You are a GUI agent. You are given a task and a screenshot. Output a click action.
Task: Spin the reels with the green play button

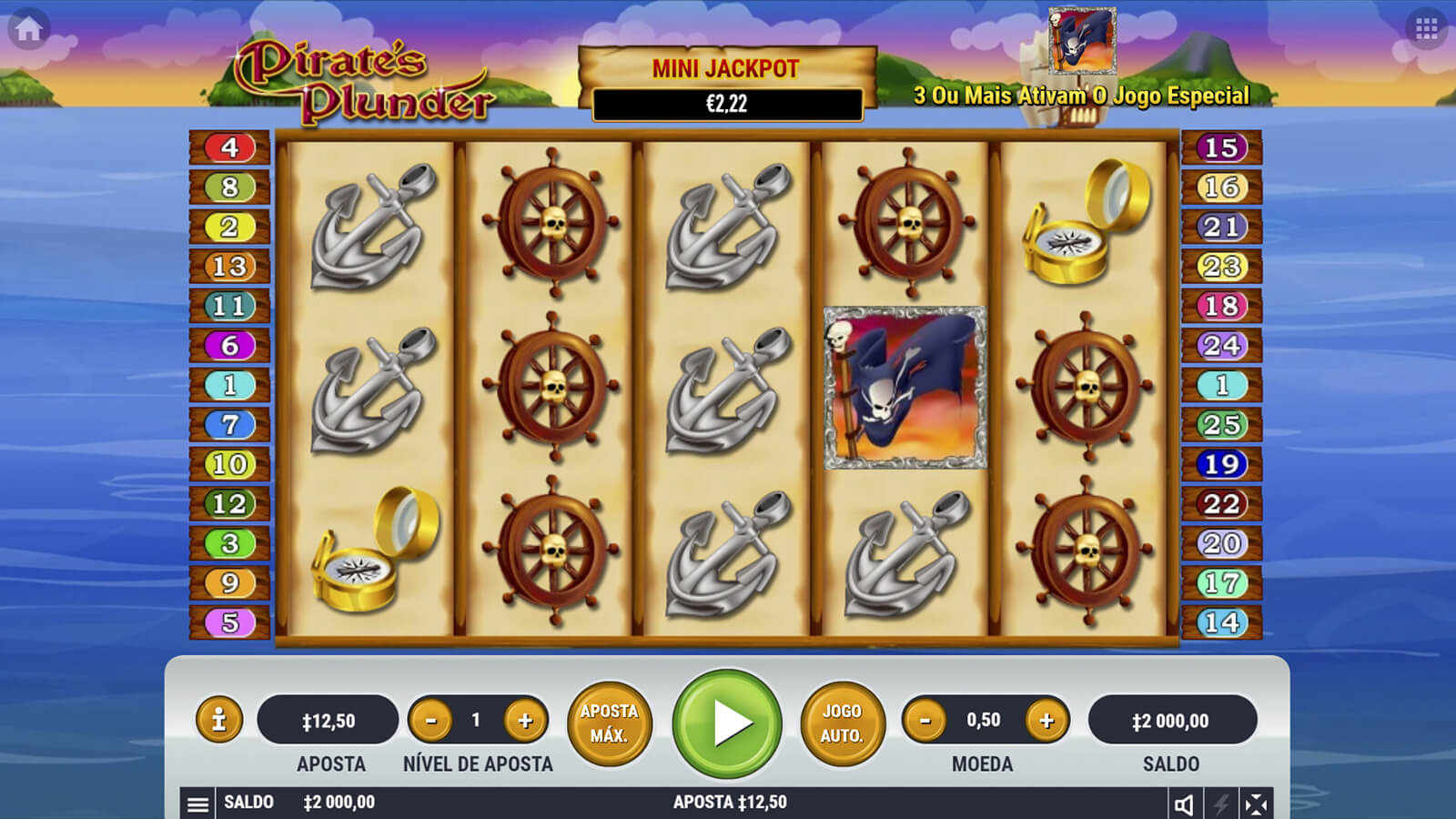pos(726,723)
